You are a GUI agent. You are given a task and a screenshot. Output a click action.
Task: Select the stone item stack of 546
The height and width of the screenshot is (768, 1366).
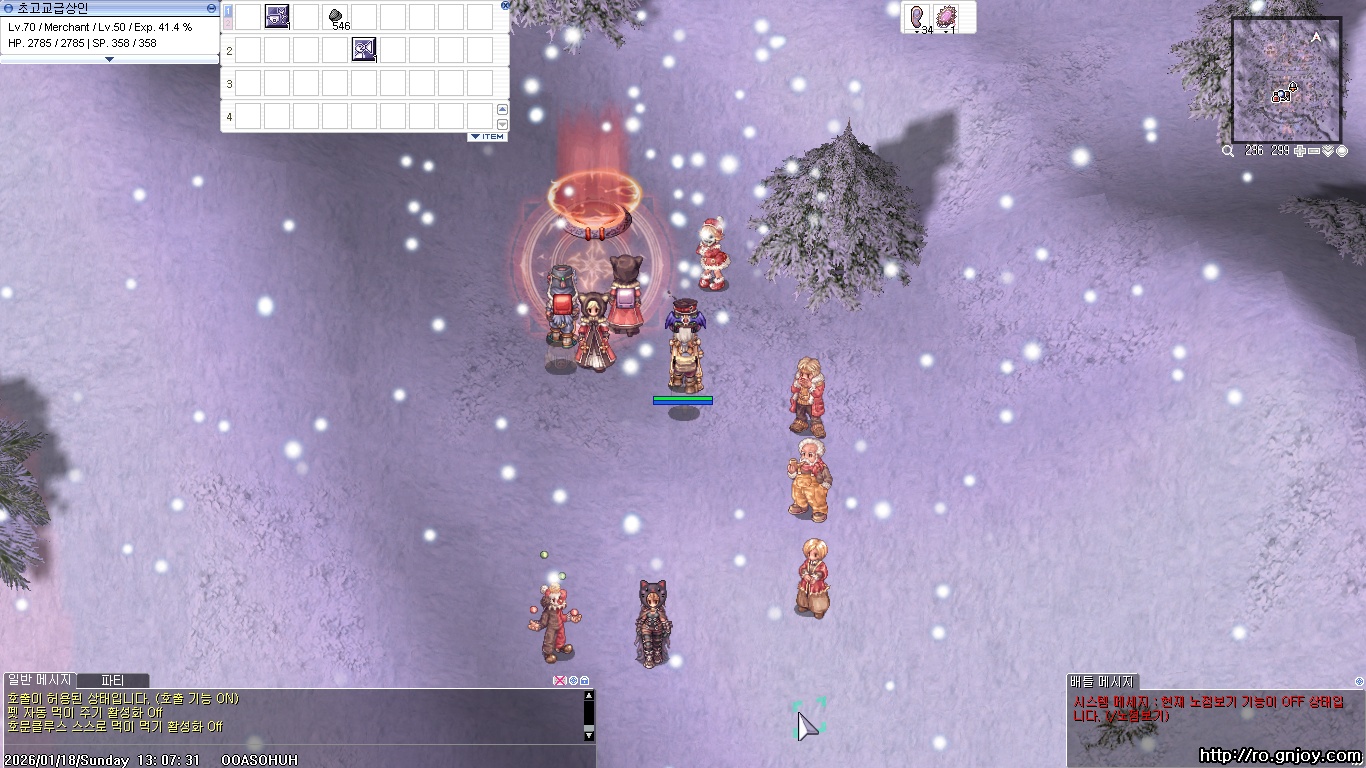pos(336,16)
